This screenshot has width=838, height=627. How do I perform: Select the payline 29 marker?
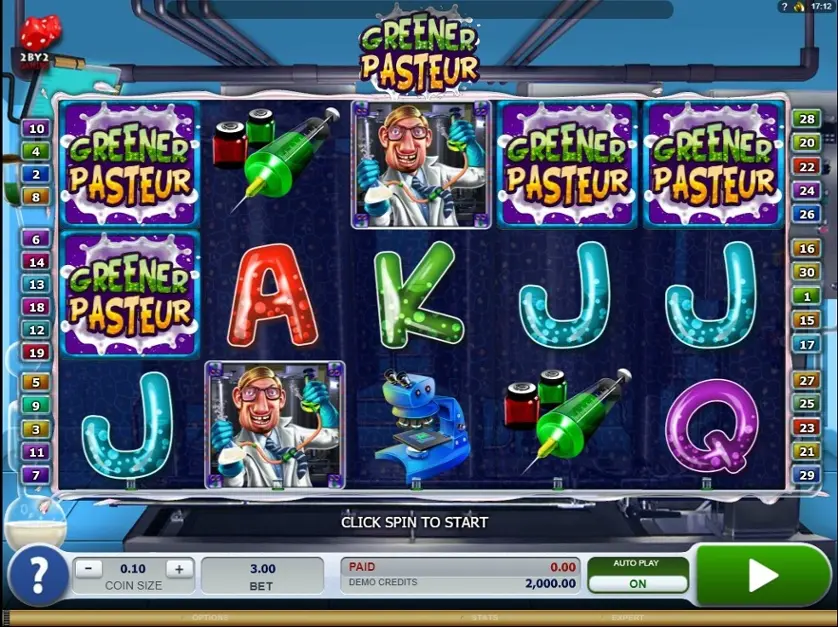806,474
